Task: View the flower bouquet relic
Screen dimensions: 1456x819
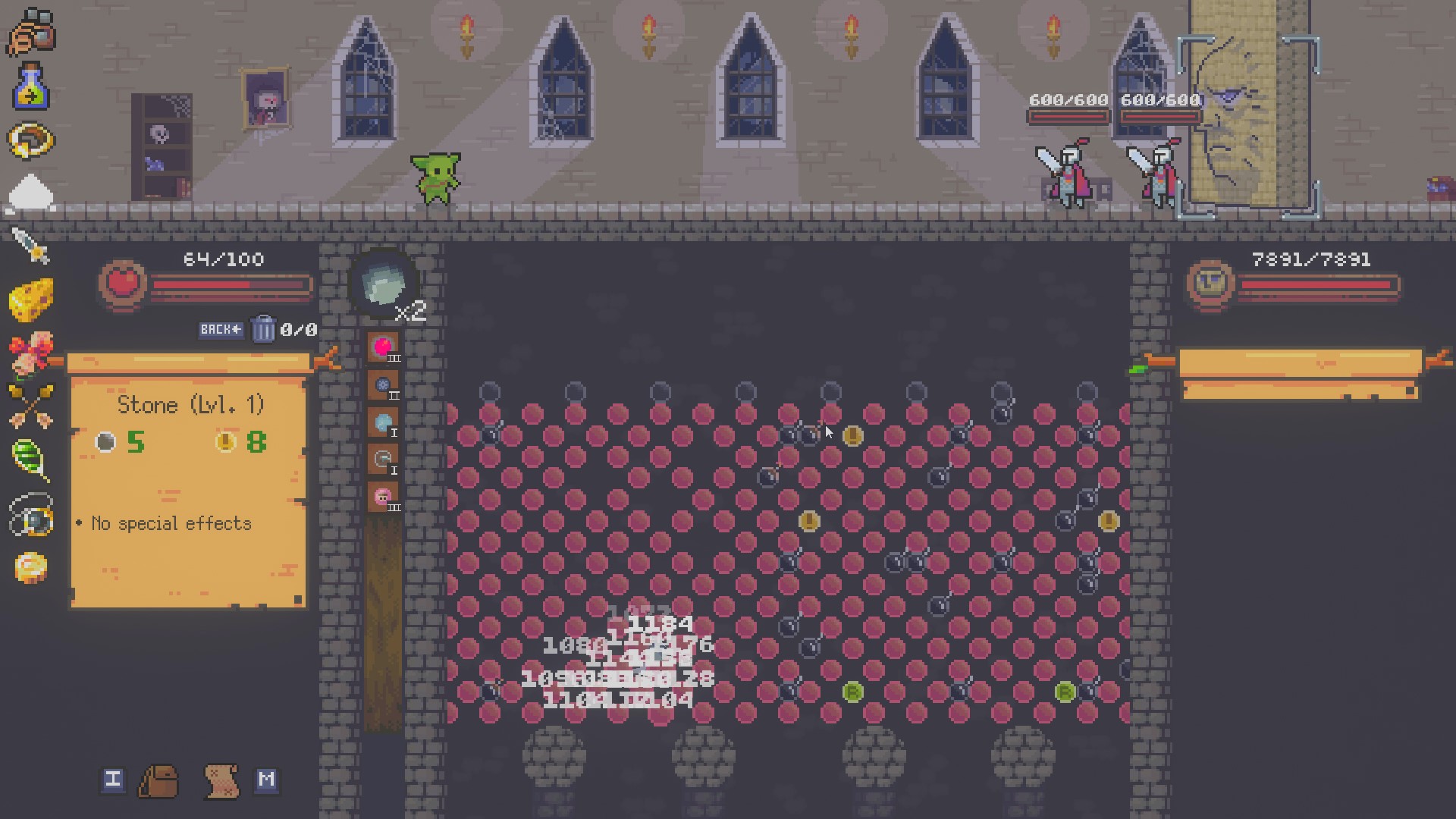Action: point(31,353)
